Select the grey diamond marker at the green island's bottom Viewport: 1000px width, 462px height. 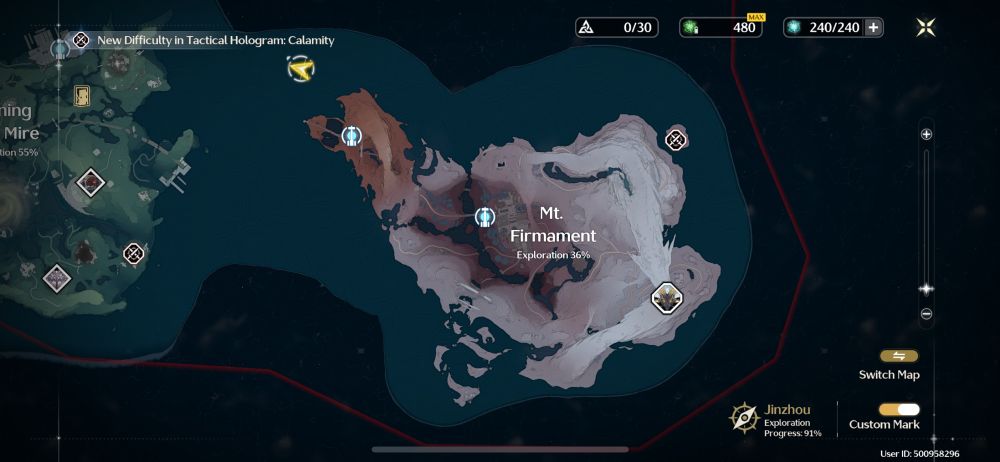pos(56,276)
